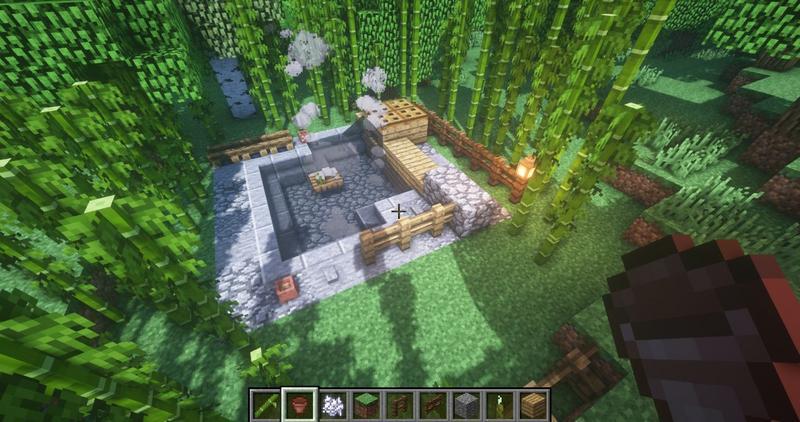Select the white cobweb hotbar slot

click(x=333, y=405)
